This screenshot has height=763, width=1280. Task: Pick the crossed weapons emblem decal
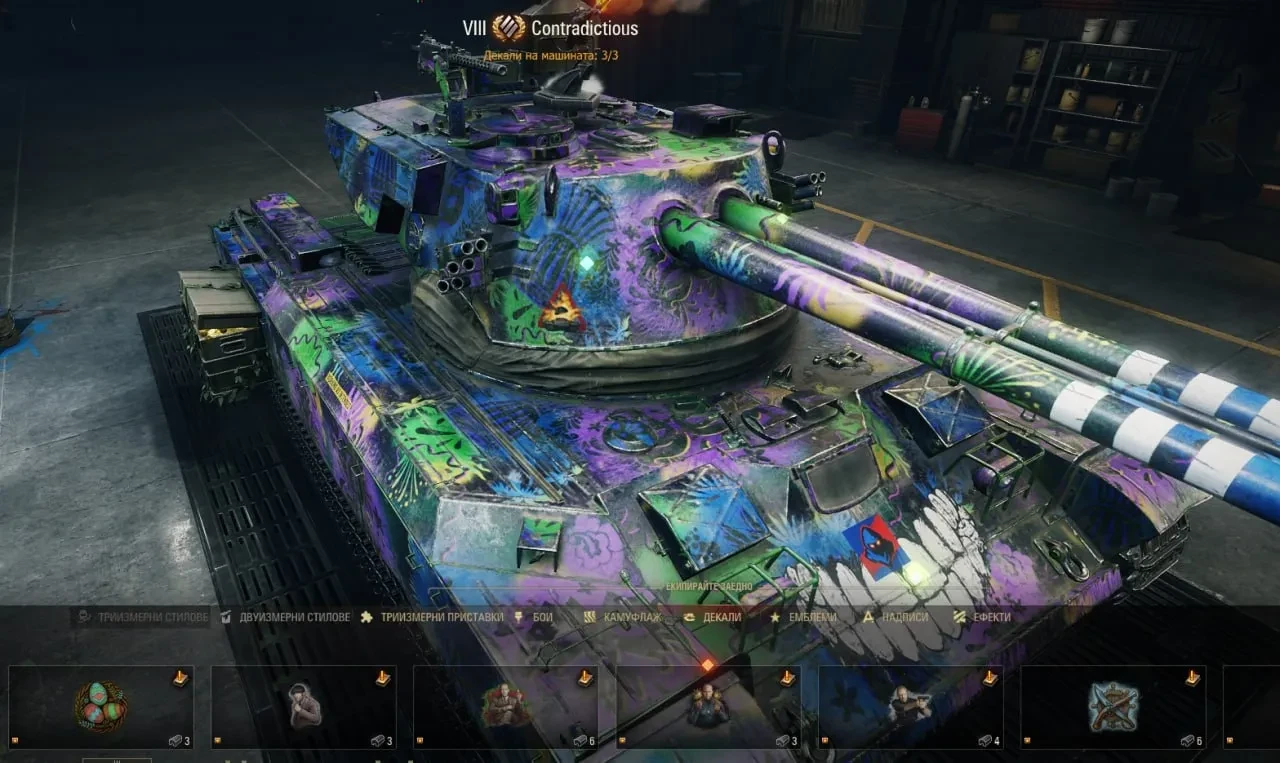pyautogui.click(x=1113, y=707)
